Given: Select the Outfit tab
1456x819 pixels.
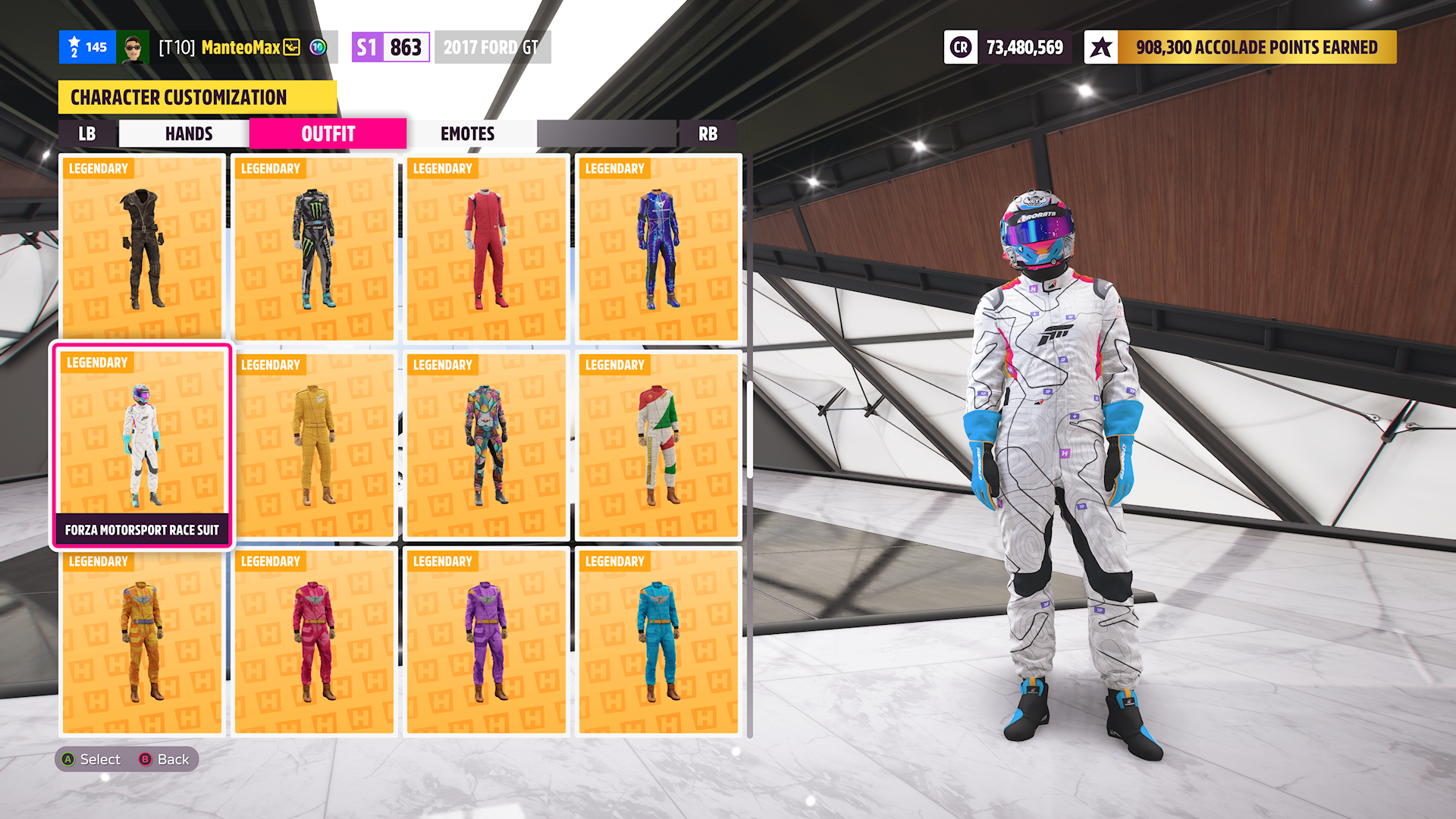Looking at the screenshot, I should tap(328, 134).
